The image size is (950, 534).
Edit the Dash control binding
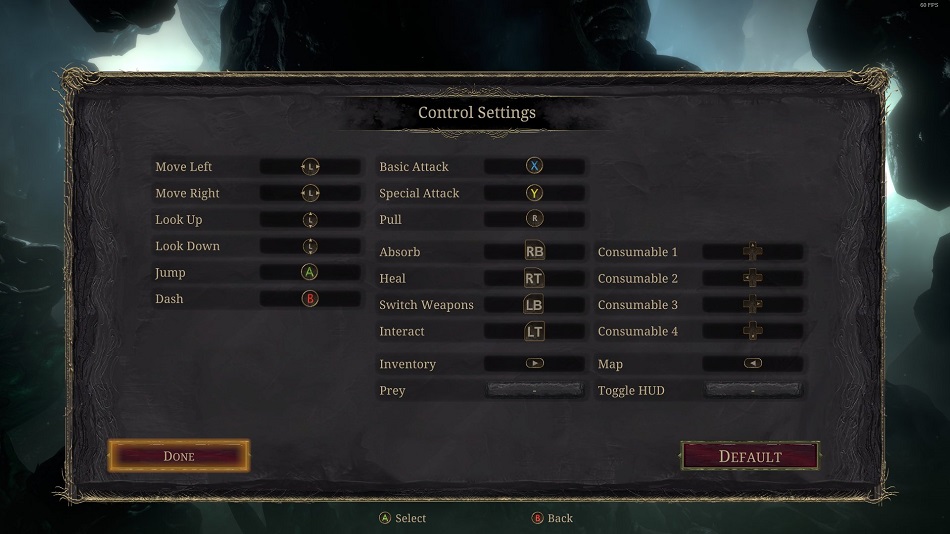click(x=310, y=299)
